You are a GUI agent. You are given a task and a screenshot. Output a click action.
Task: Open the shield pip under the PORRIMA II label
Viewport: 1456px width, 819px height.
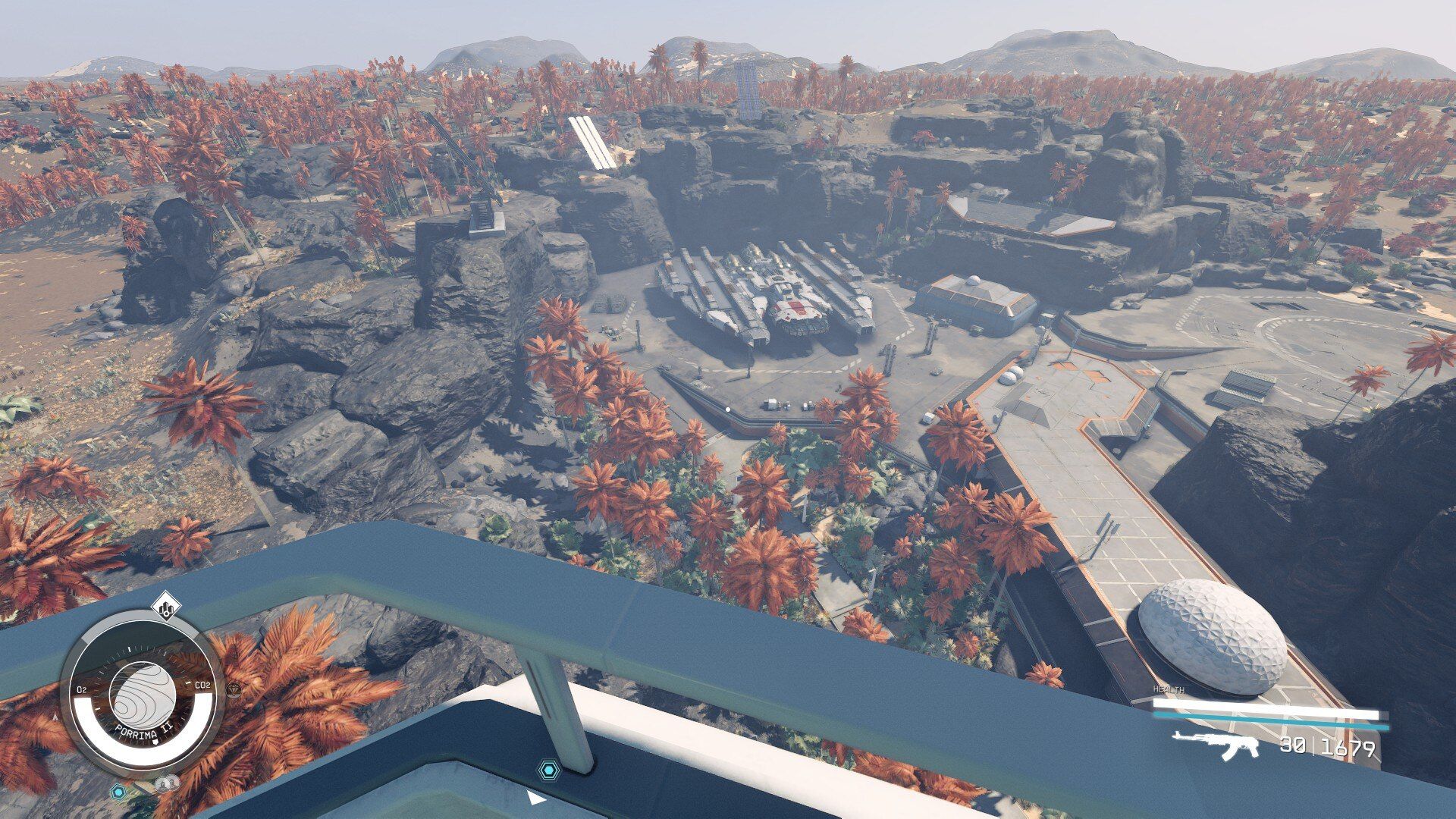[x=155, y=742]
